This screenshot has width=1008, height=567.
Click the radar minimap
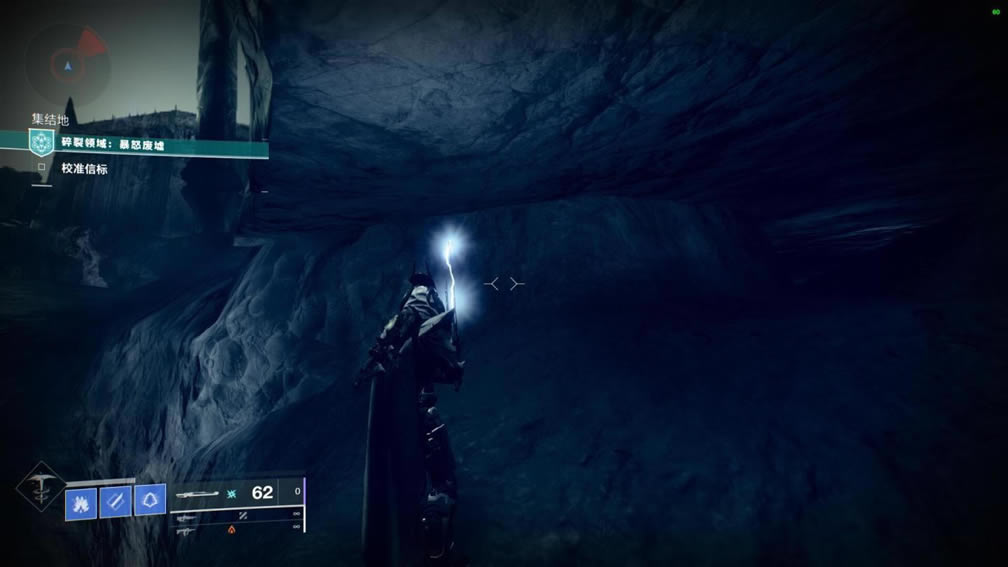[x=68, y=63]
